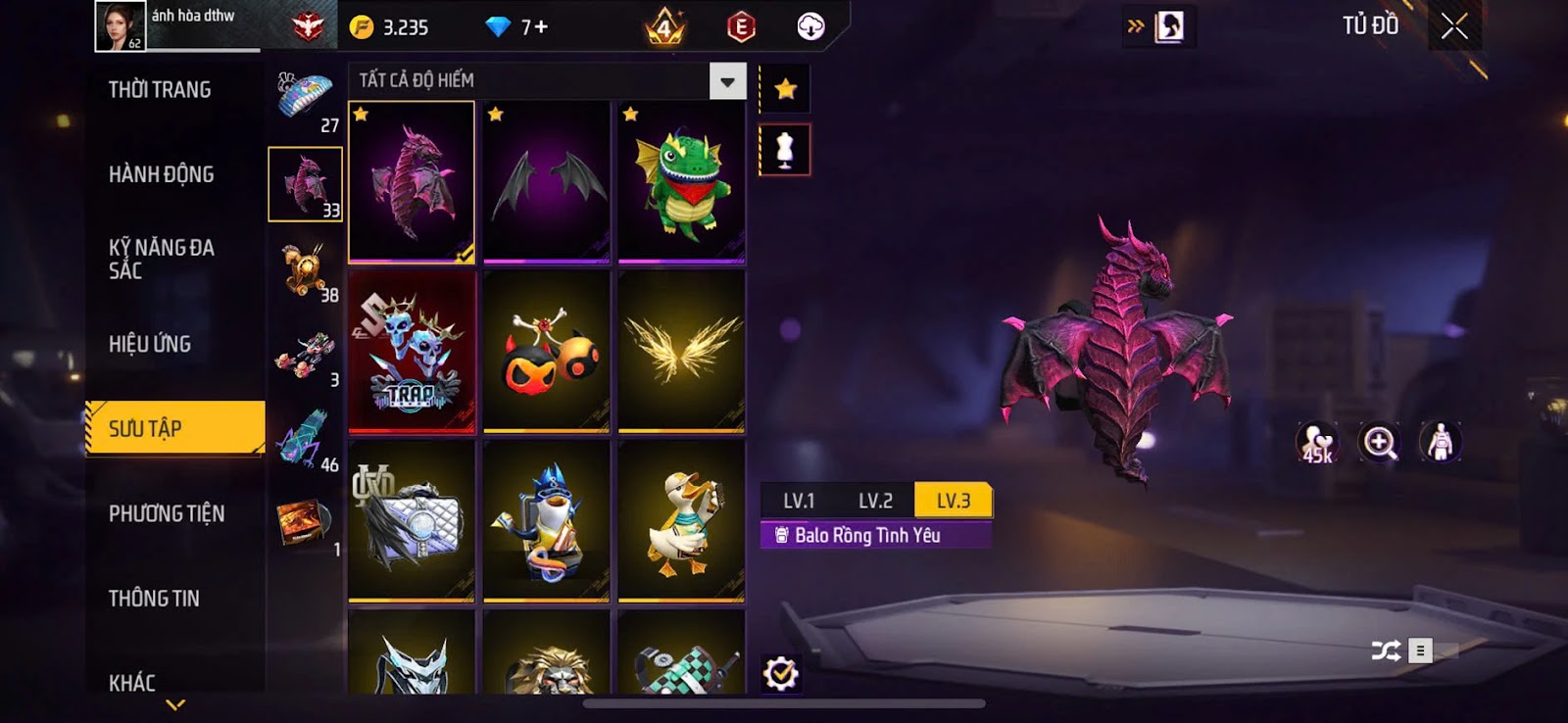Close the wardrobe with the X button
This screenshot has width=1568, height=723.
pos(1454,26)
